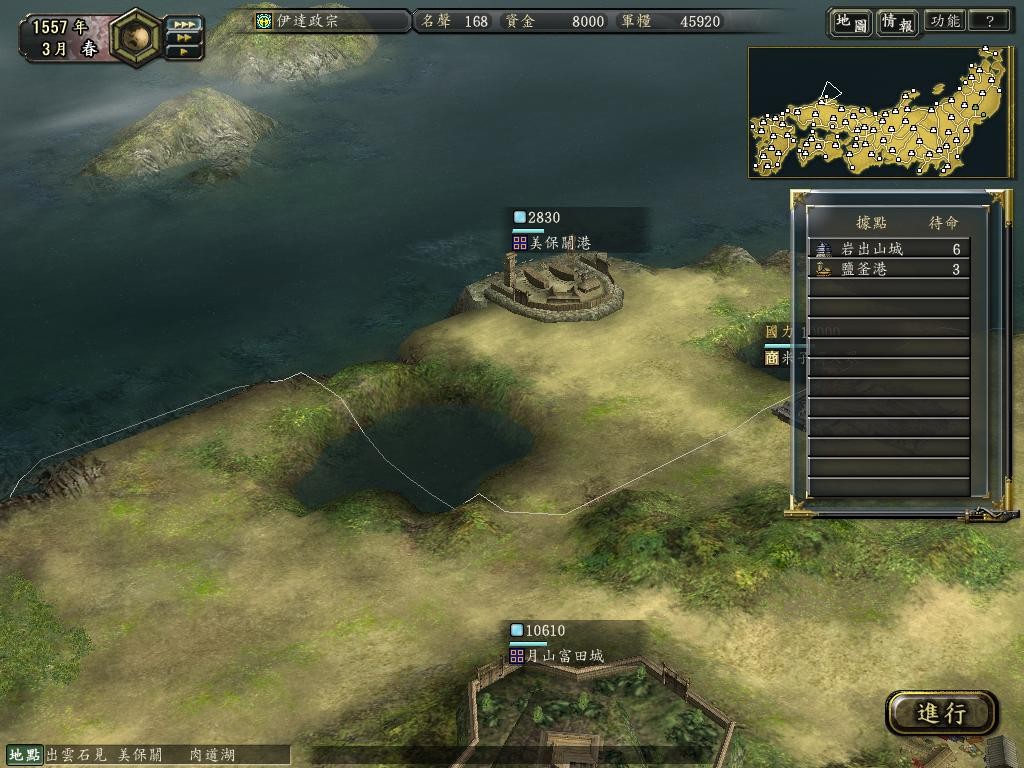Click the 進行 (Proceed) button
1024x768 pixels.
click(941, 713)
